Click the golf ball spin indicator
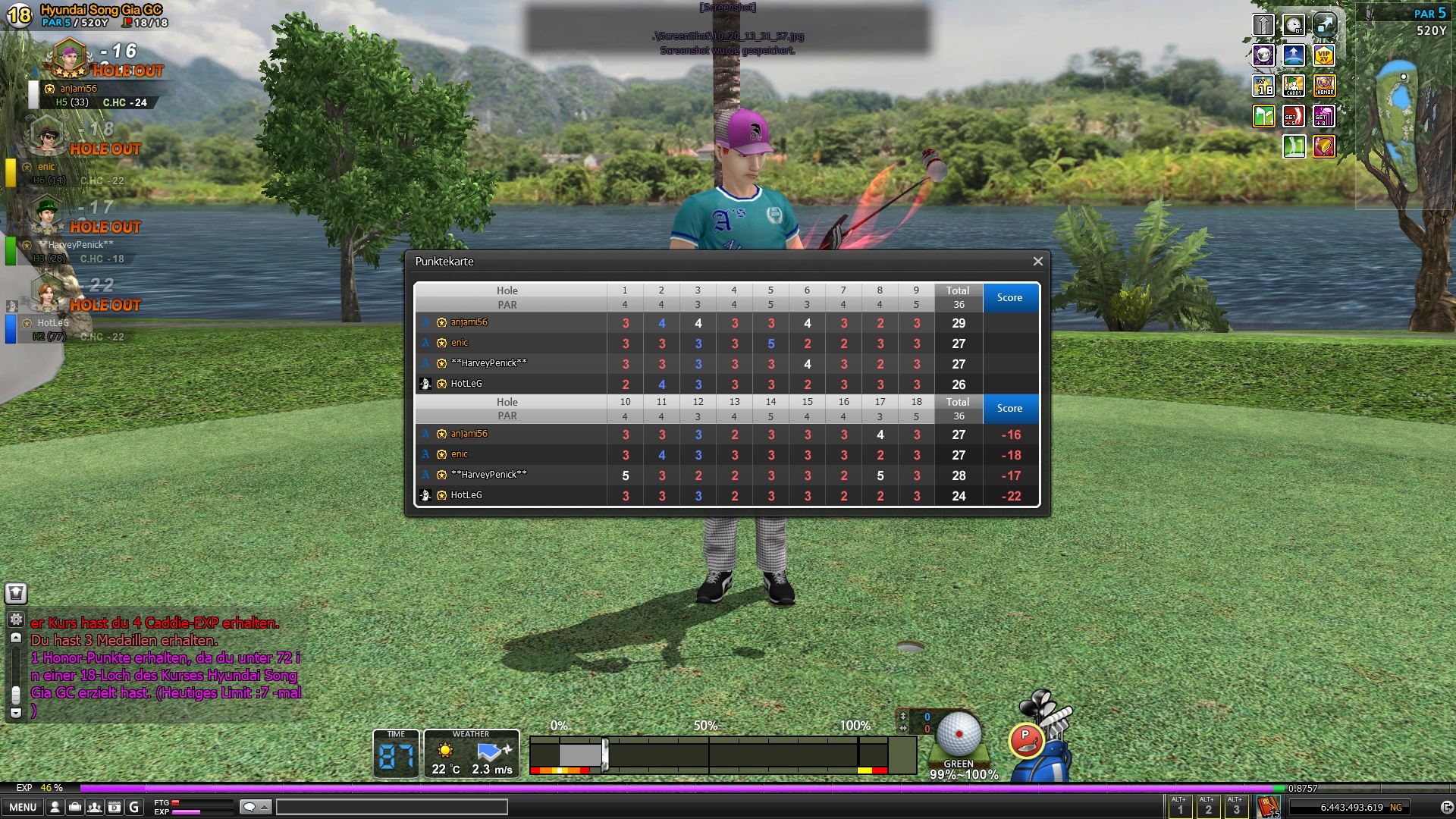The width and height of the screenshot is (1456, 819). click(x=959, y=733)
